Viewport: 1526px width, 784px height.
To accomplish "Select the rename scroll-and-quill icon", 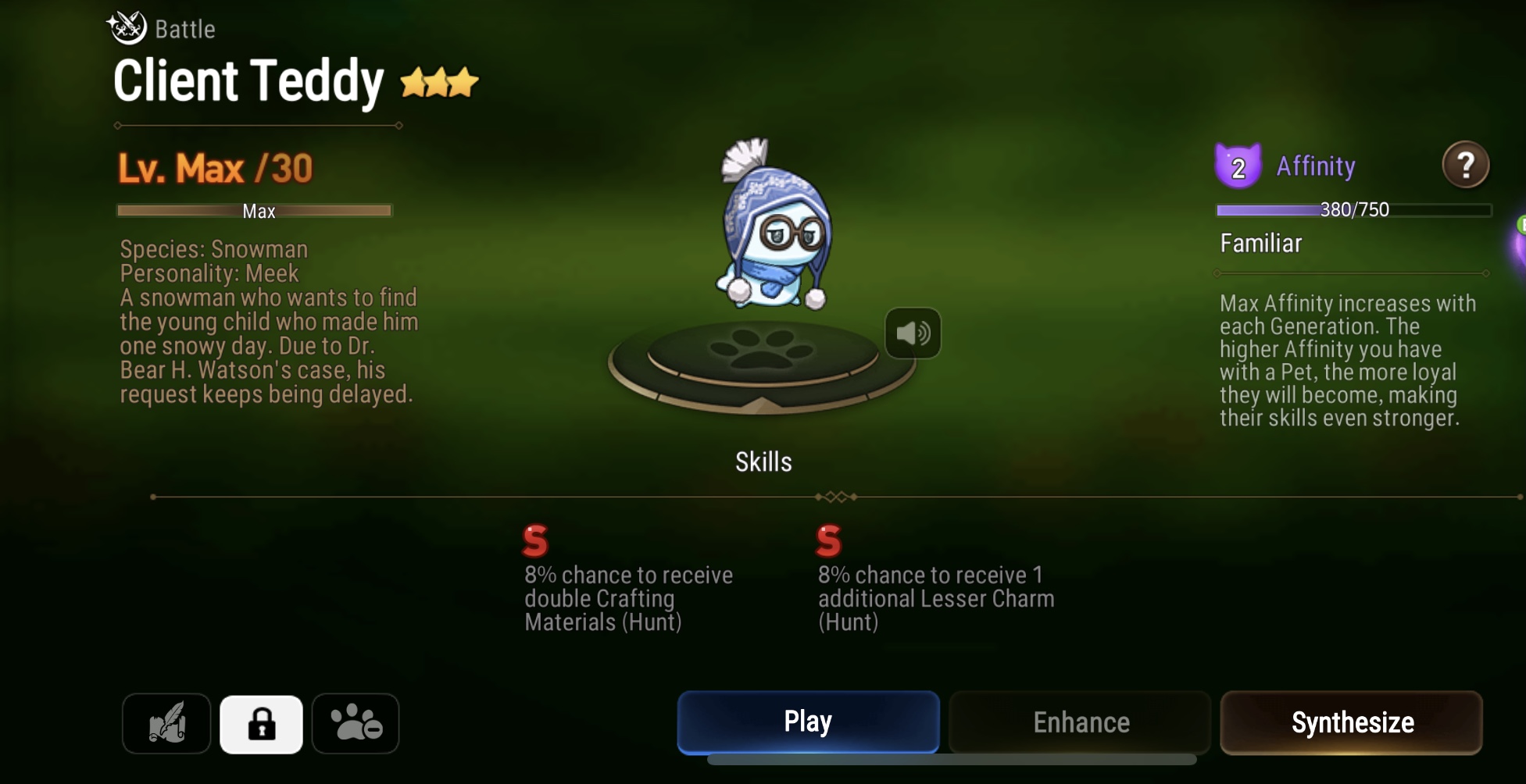I will 165,723.
